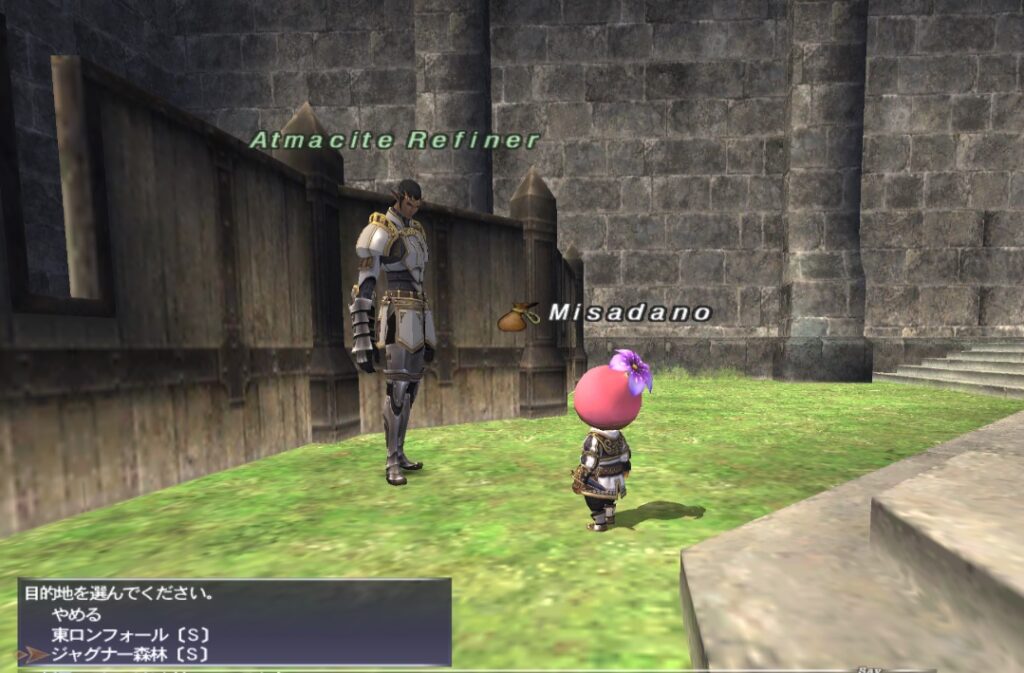Pick ジャグナー森林〔S〕 as destination
Screen dimensions: 1024x673
pos(130,655)
